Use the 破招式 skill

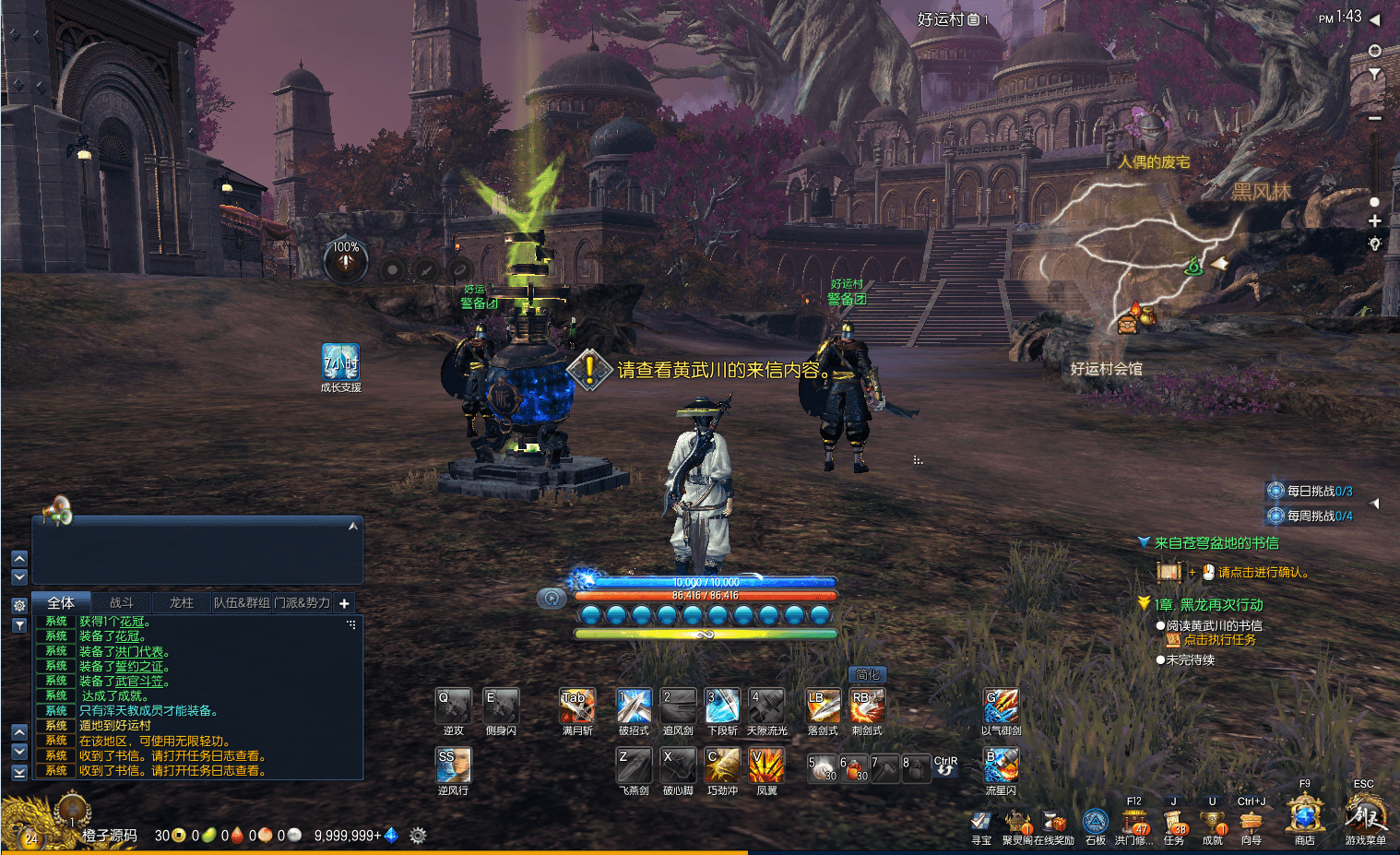[634, 707]
